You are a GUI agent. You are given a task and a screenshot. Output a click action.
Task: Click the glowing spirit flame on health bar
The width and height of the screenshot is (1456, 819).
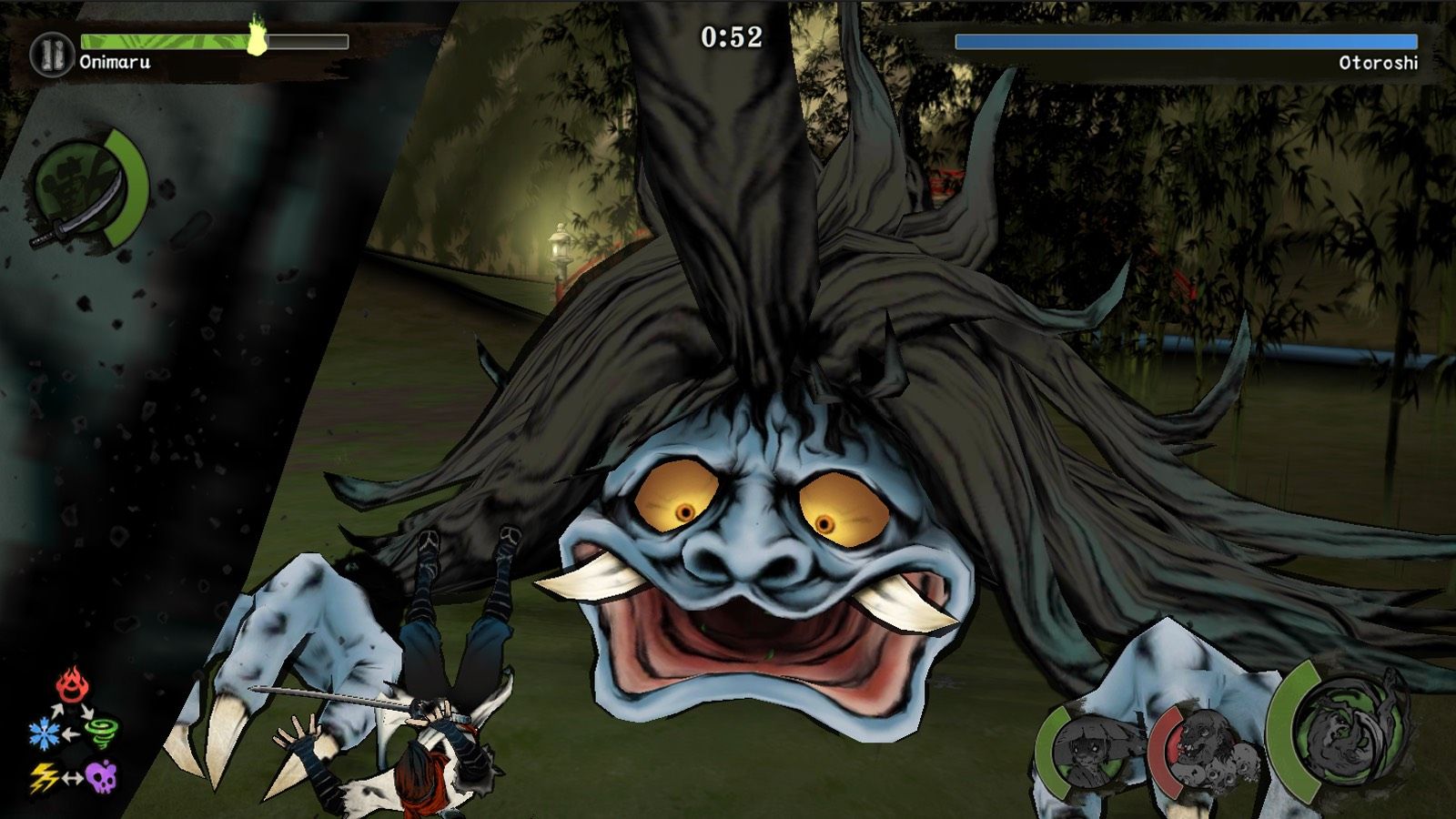tap(259, 36)
